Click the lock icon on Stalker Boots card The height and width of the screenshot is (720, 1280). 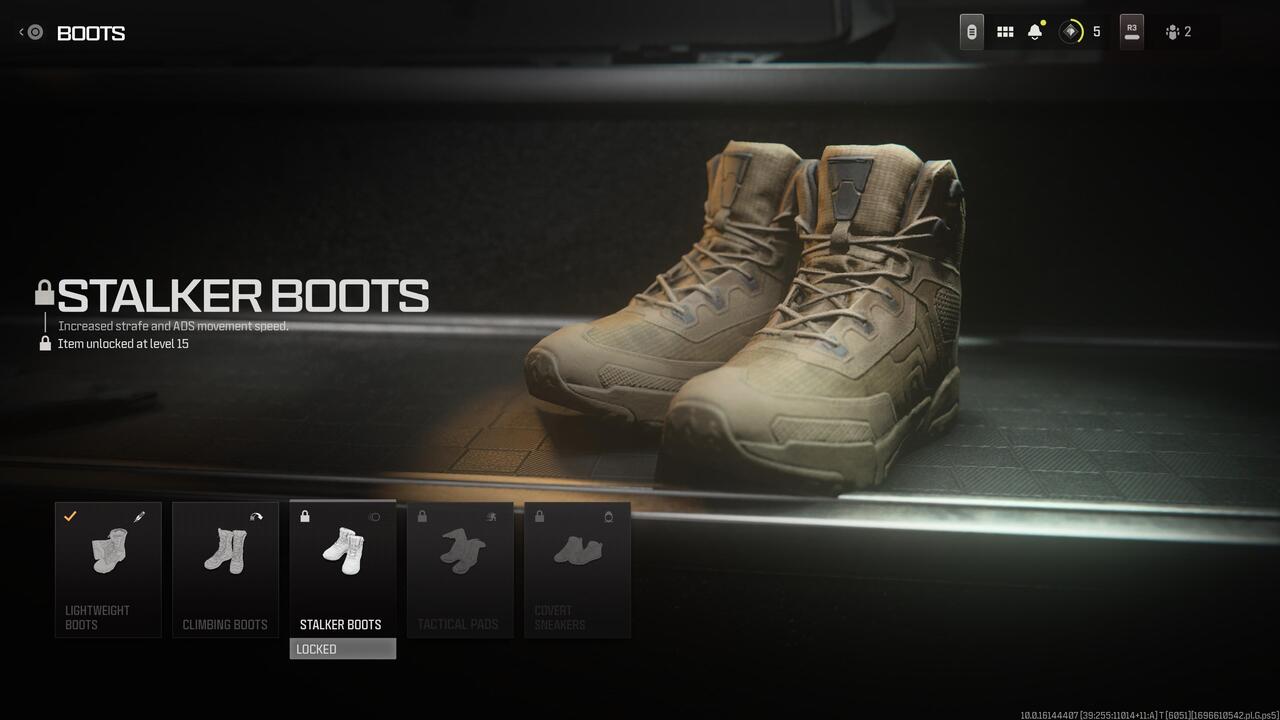point(304,516)
